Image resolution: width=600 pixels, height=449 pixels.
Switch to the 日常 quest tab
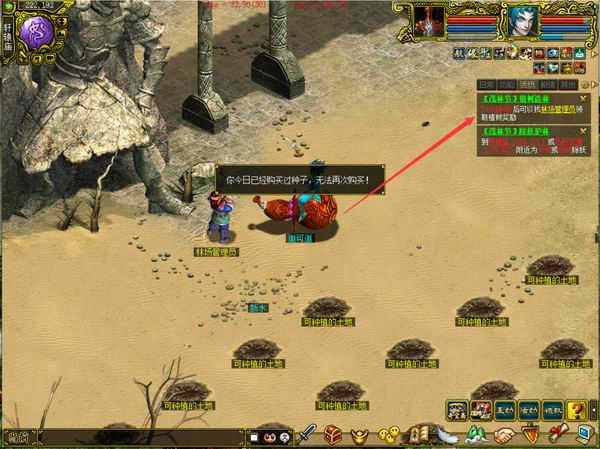(x=486, y=85)
